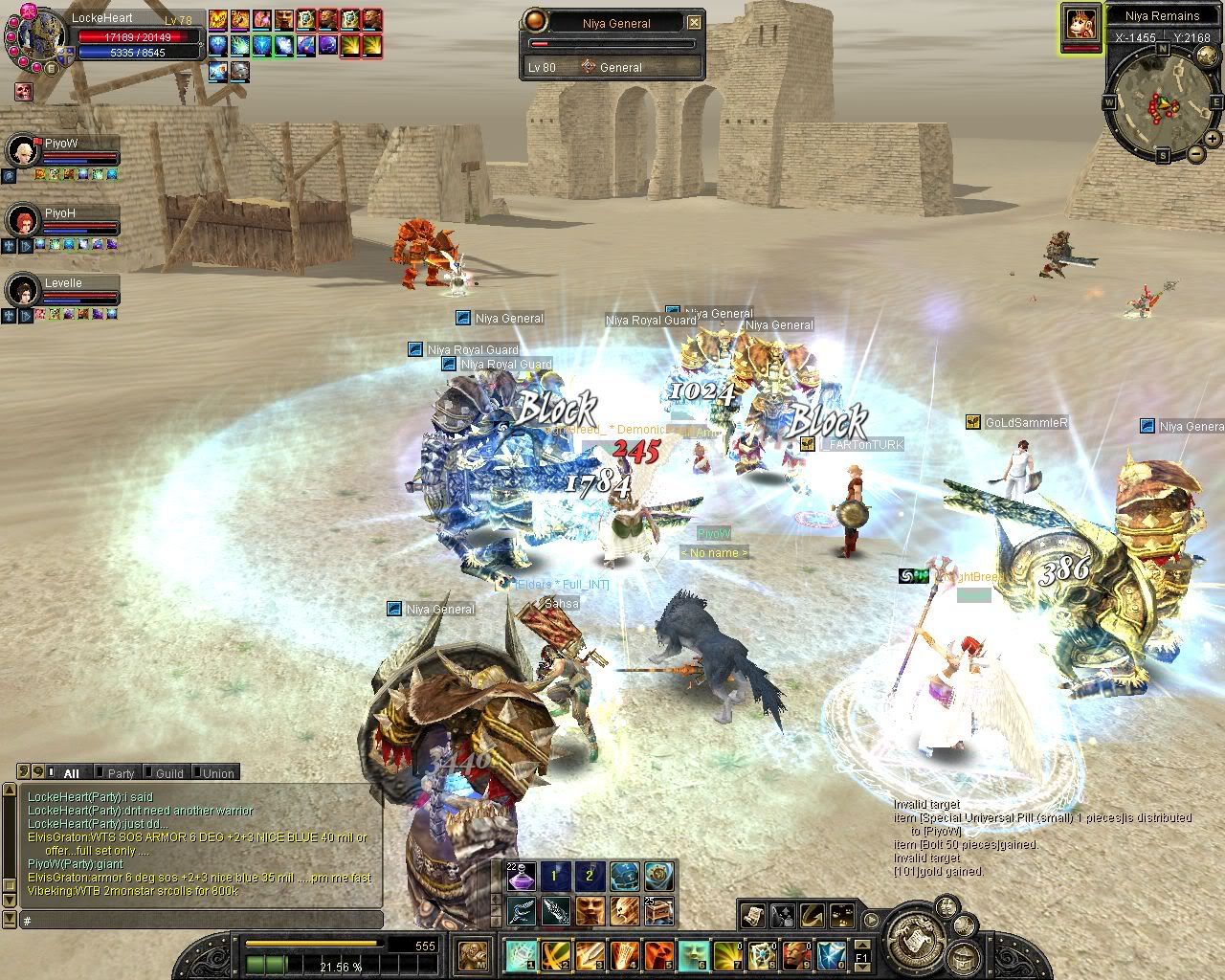Click the chat message input field

[201, 921]
